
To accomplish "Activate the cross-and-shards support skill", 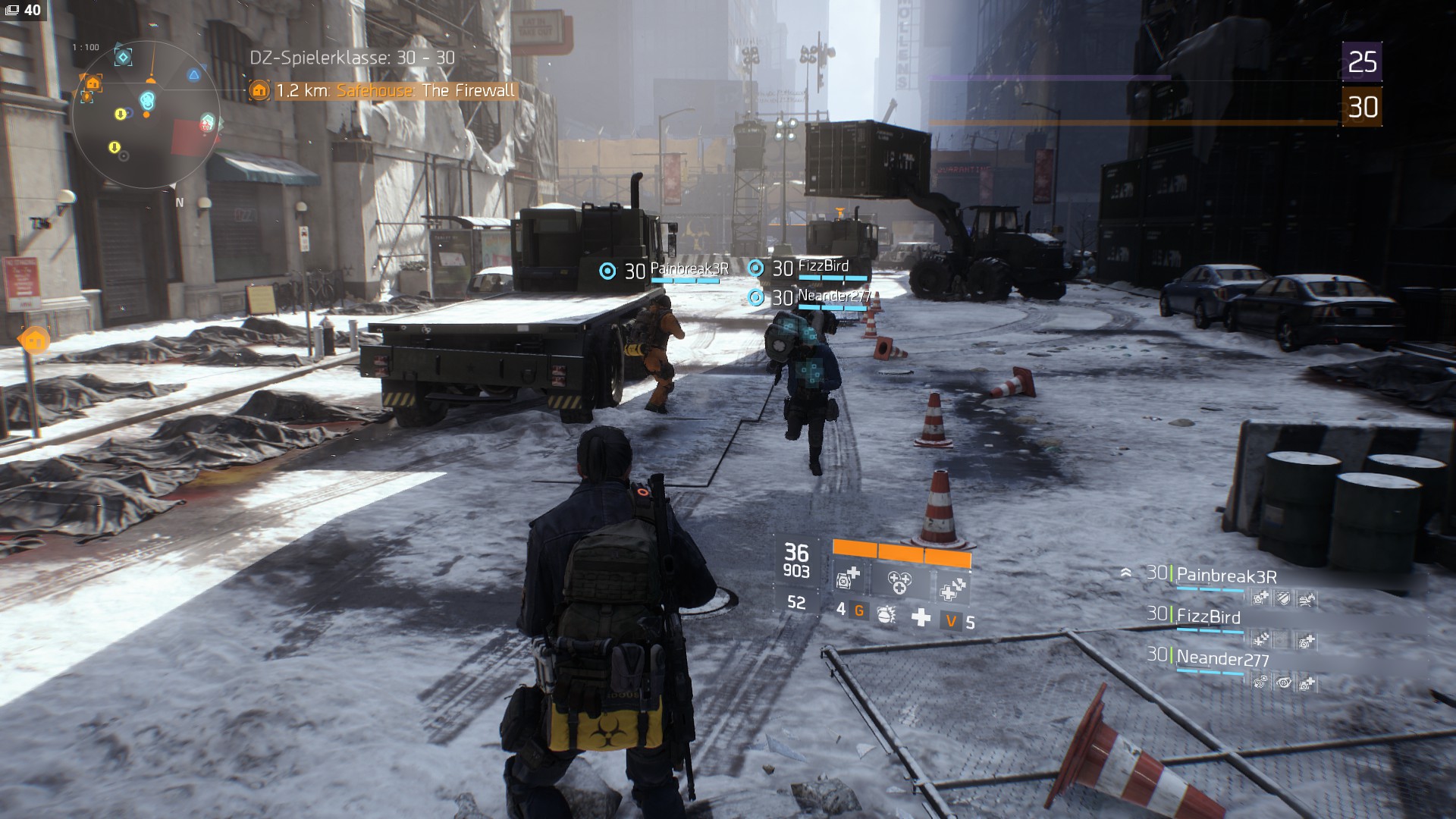I will (951, 588).
